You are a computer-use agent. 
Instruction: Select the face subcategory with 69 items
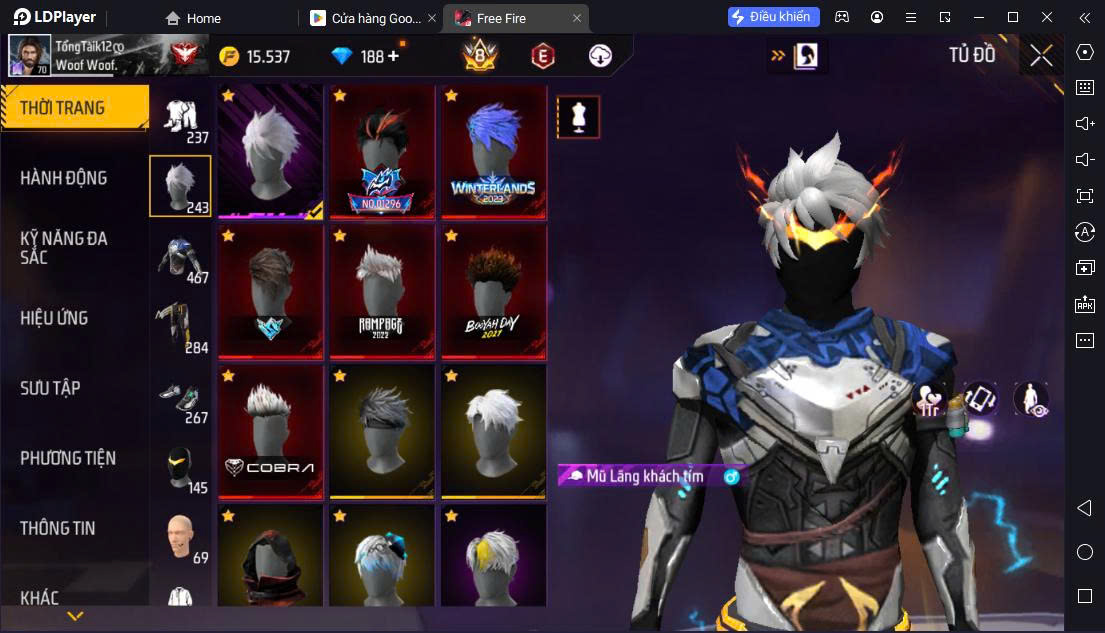tap(181, 538)
